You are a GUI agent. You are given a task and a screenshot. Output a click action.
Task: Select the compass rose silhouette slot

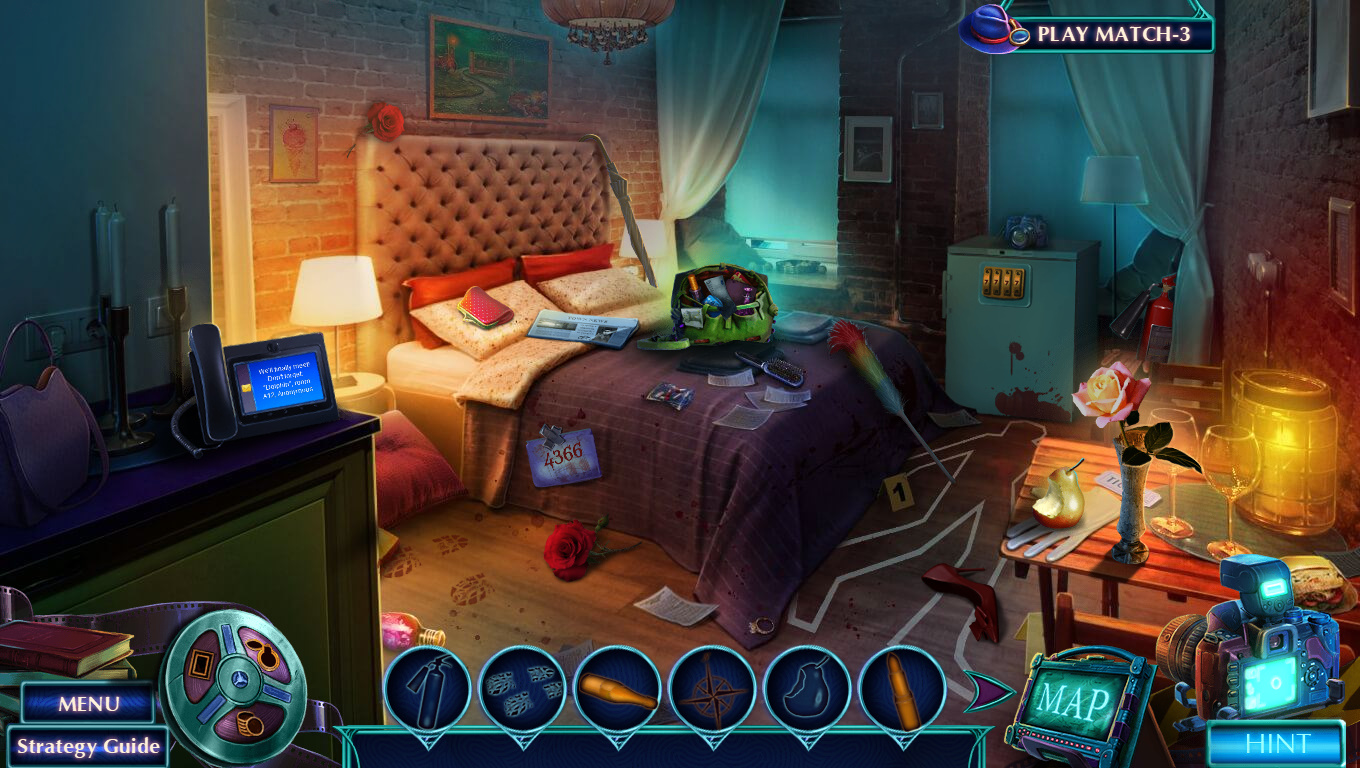pyautogui.click(x=712, y=689)
